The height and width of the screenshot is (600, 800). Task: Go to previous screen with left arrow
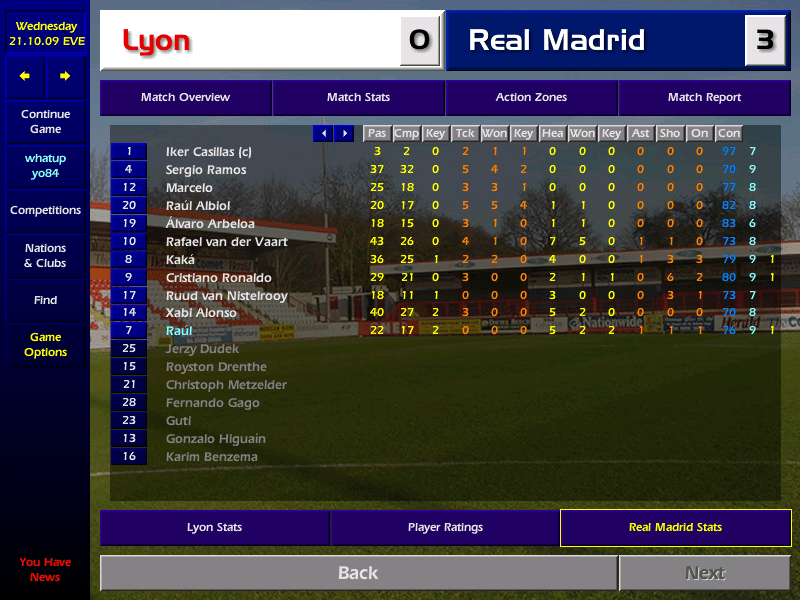[x=25, y=76]
